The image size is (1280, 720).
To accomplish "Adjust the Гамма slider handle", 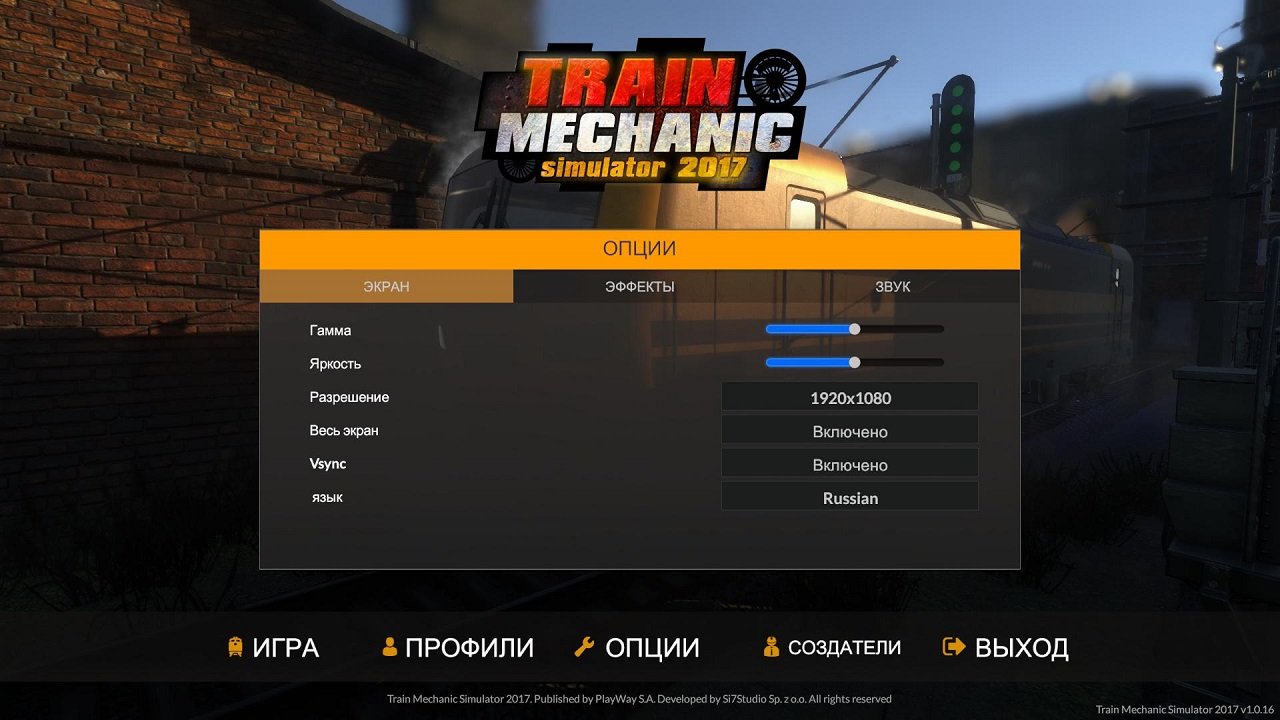I will point(853,328).
